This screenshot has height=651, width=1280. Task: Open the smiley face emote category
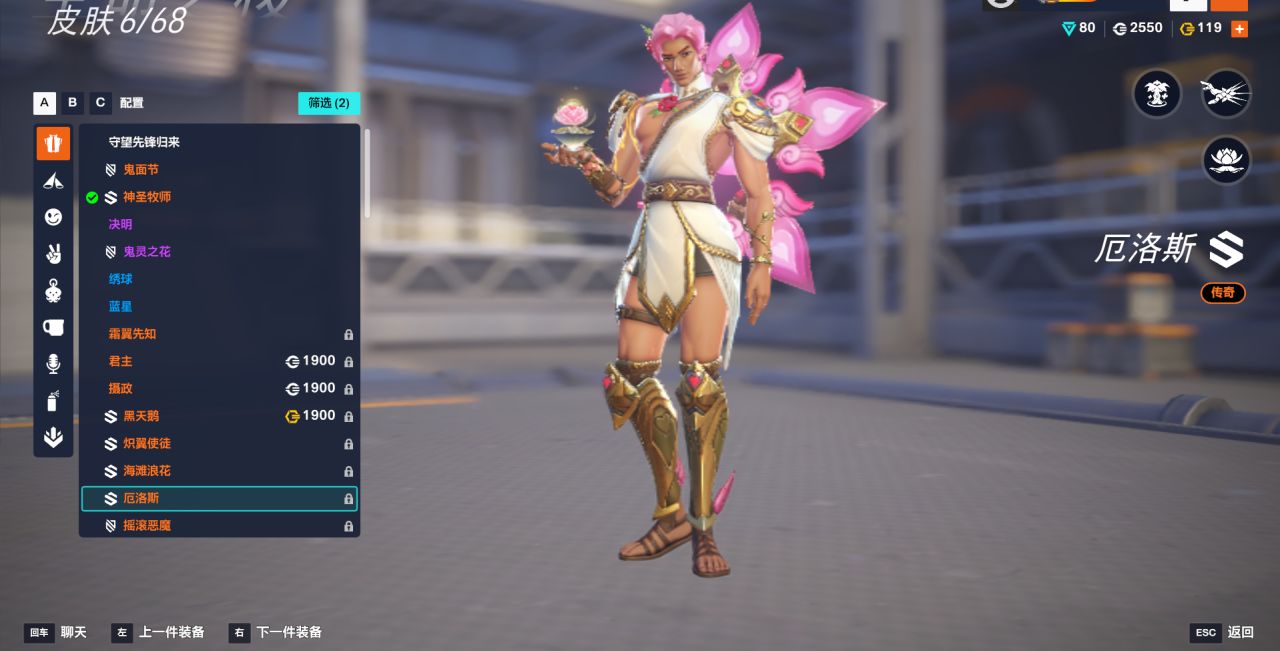(x=54, y=217)
